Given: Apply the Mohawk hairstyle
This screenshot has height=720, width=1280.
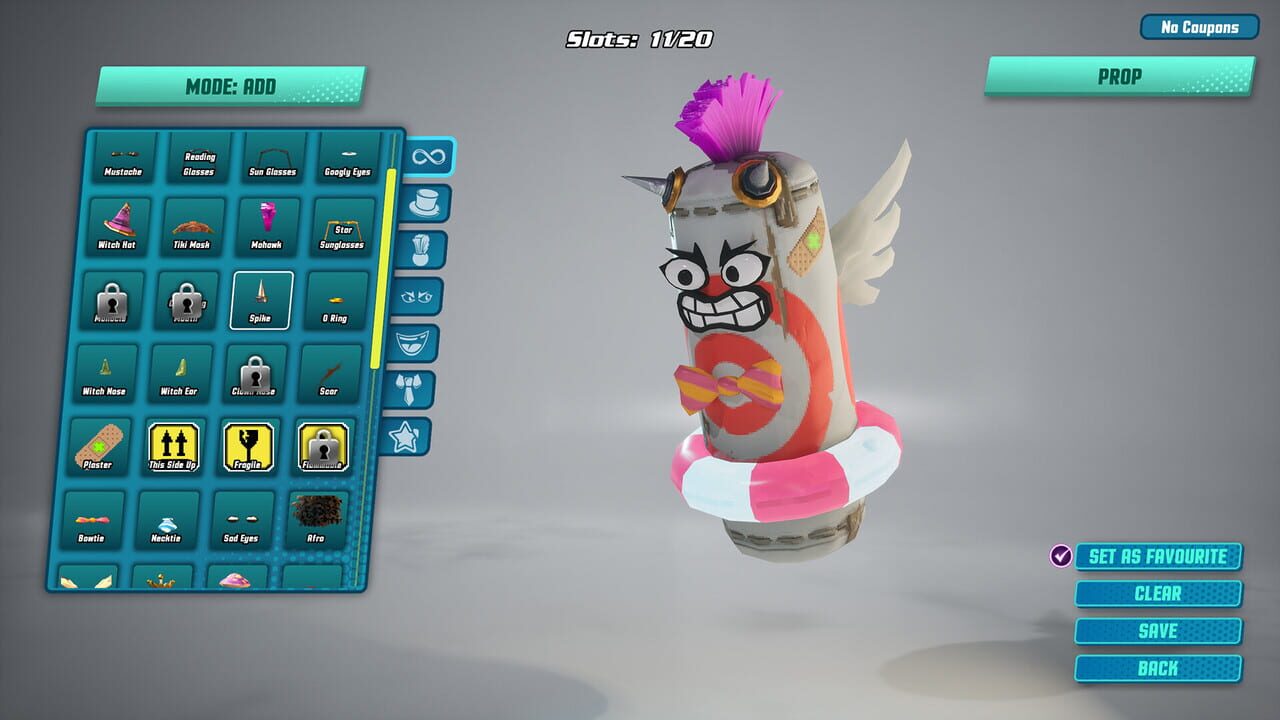Looking at the screenshot, I should click(268, 224).
